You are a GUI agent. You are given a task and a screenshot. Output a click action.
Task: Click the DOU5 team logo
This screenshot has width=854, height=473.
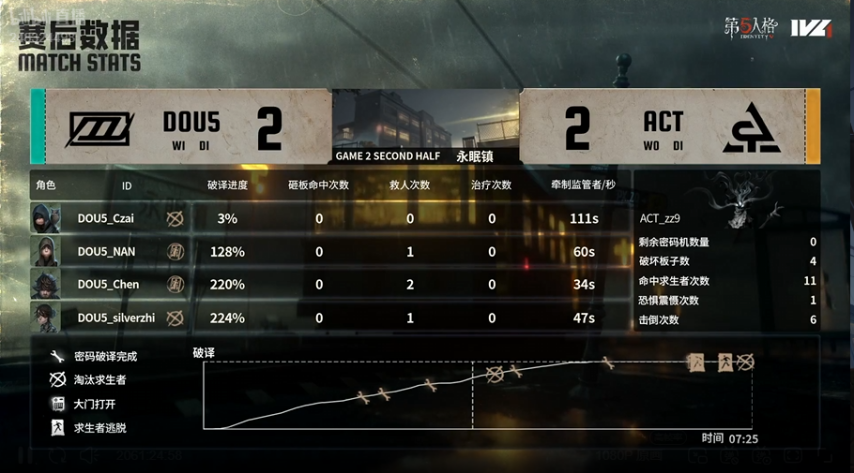point(100,128)
